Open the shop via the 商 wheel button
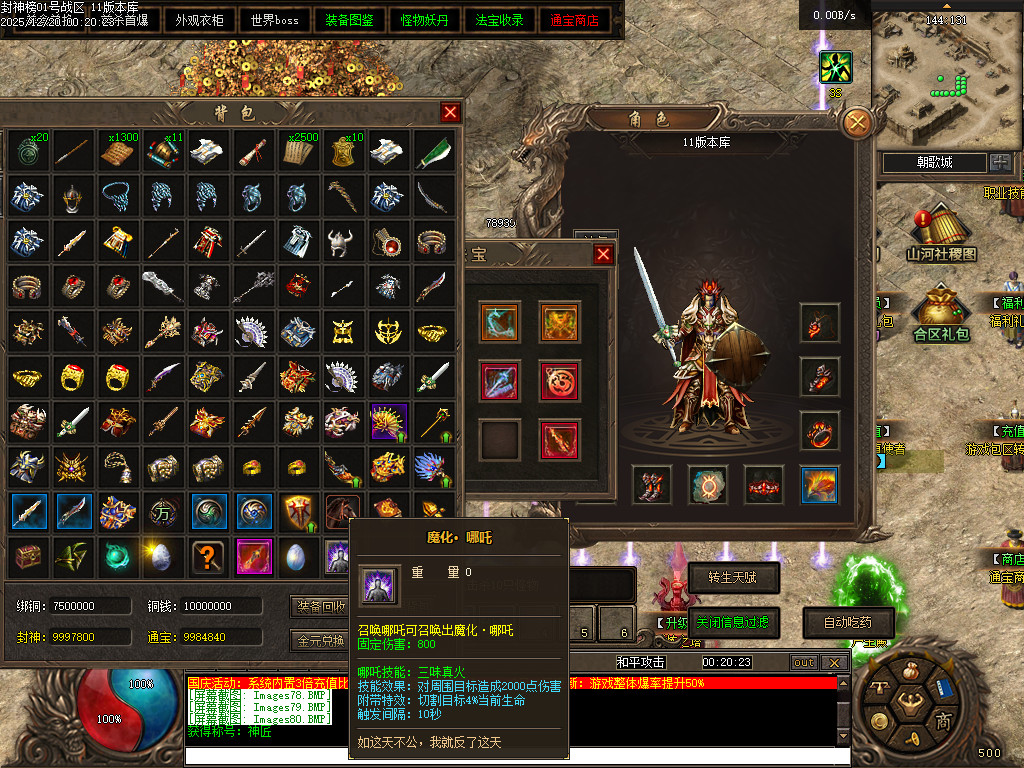The height and width of the screenshot is (768, 1024). point(943,721)
